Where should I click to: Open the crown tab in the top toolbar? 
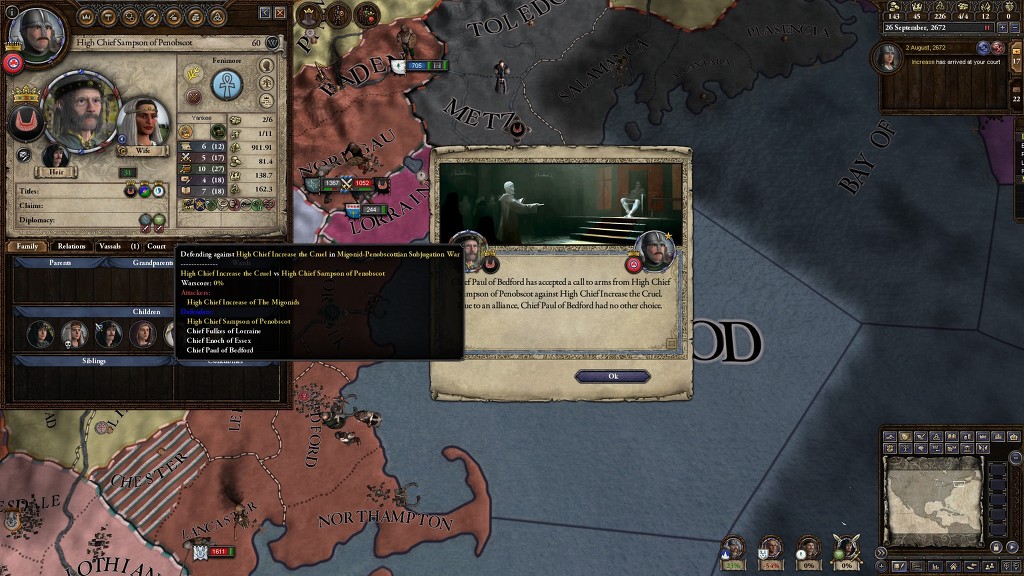[x=85, y=17]
